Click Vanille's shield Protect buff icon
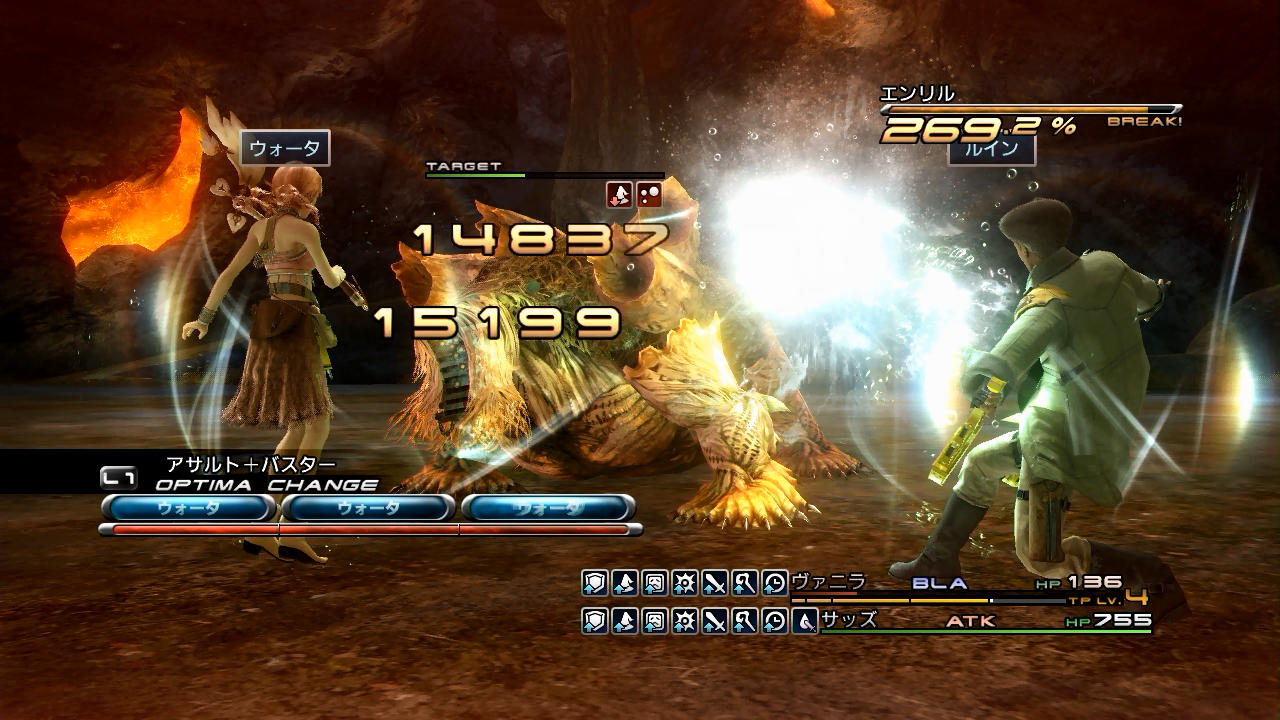 tap(595, 583)
